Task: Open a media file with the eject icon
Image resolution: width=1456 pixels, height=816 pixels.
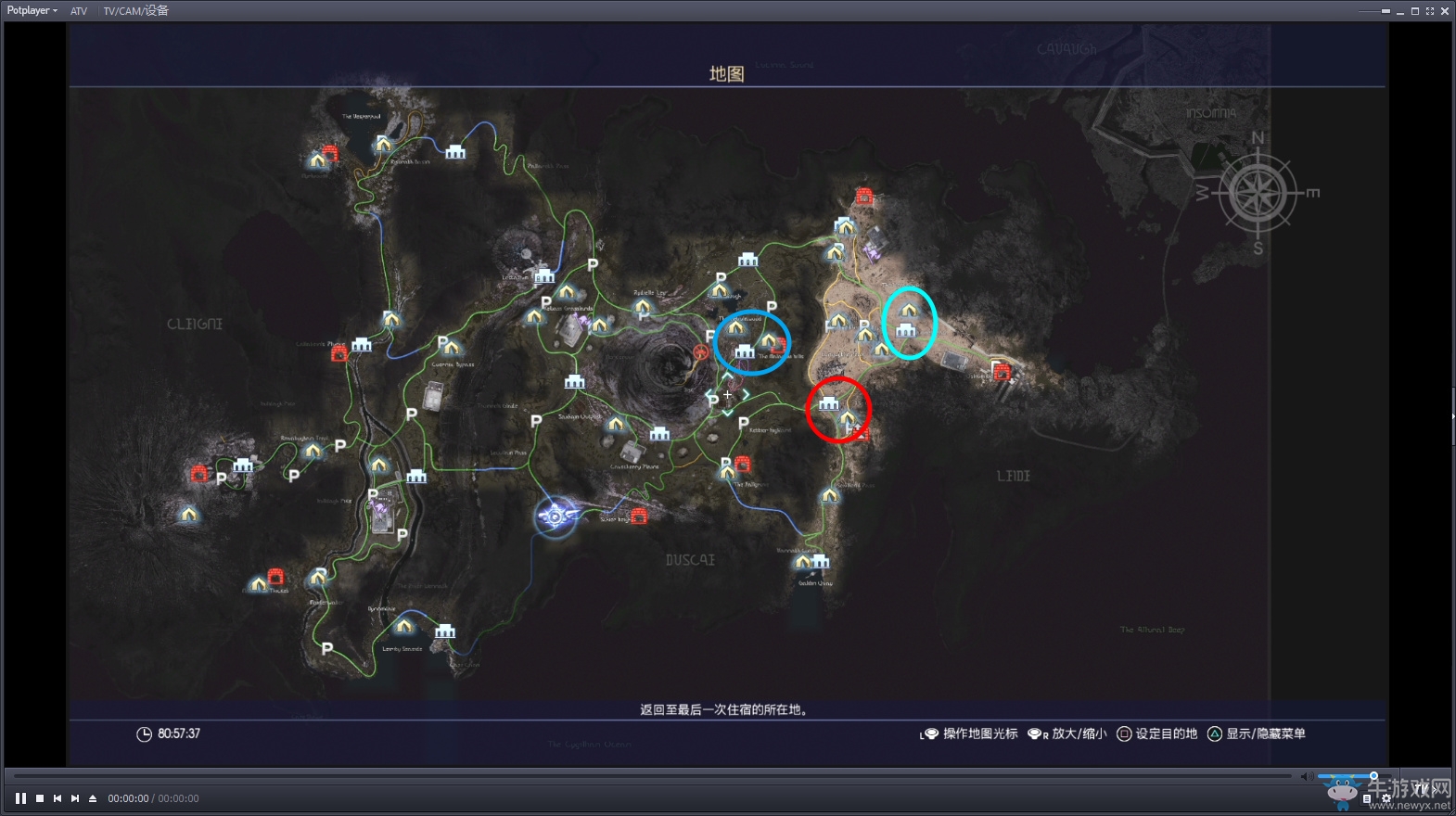Action: pos(91,798)
